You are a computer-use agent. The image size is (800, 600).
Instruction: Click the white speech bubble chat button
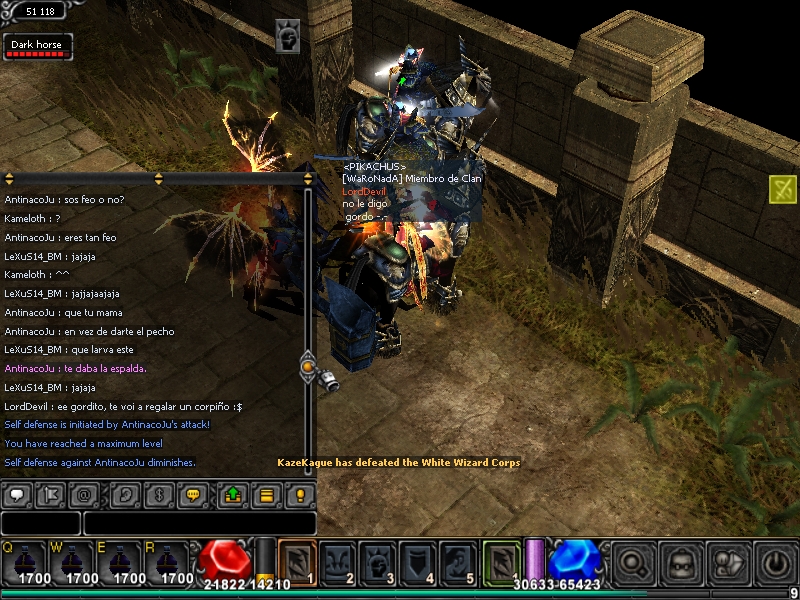[16, 494]
